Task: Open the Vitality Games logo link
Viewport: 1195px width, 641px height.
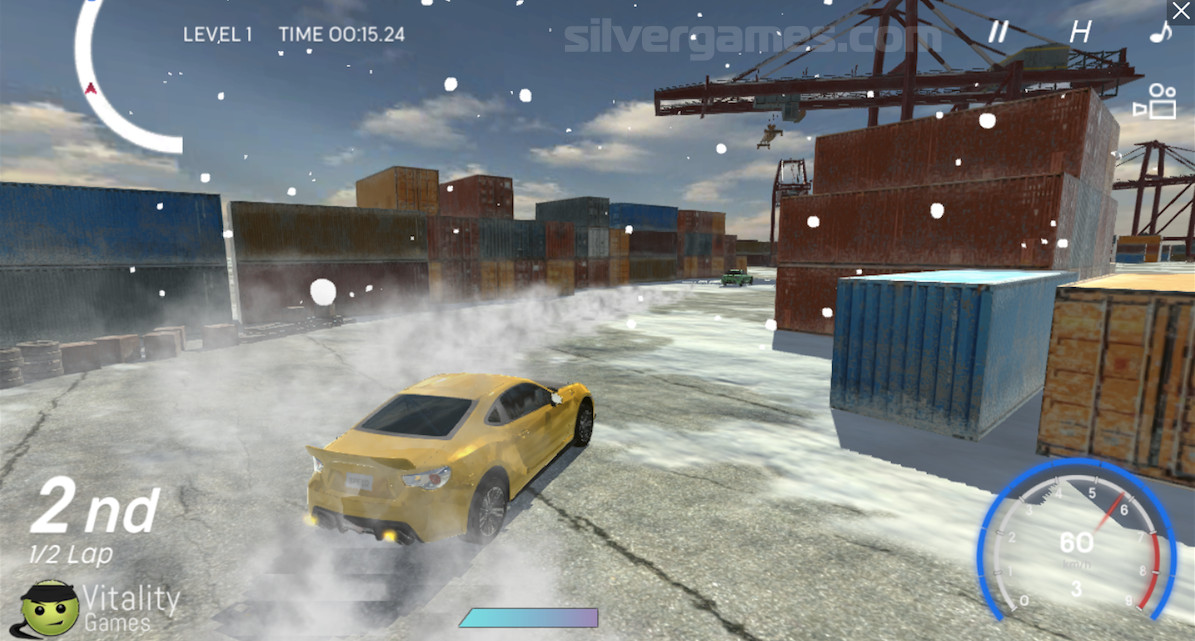Action: (x=100, y=606)
